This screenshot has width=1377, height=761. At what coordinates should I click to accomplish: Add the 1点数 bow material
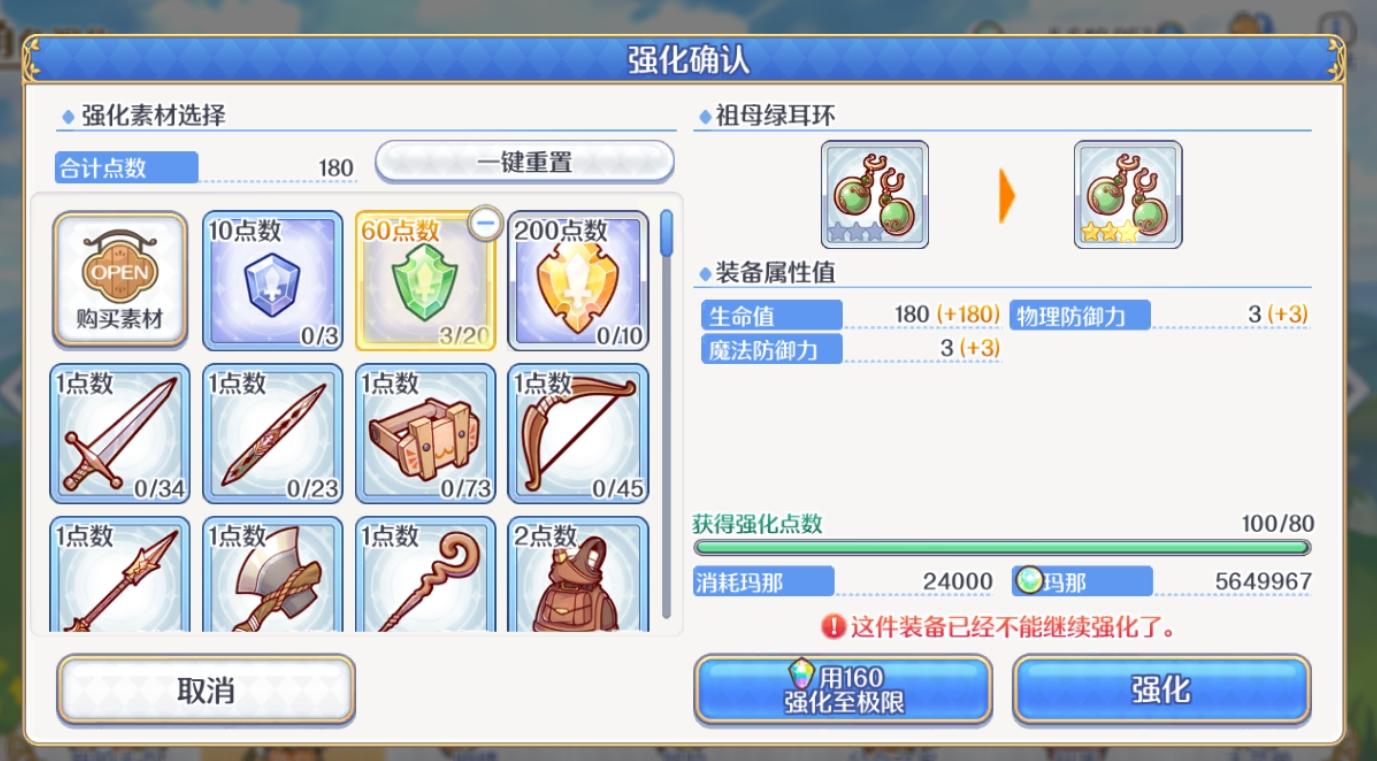(x=578, y=435)
